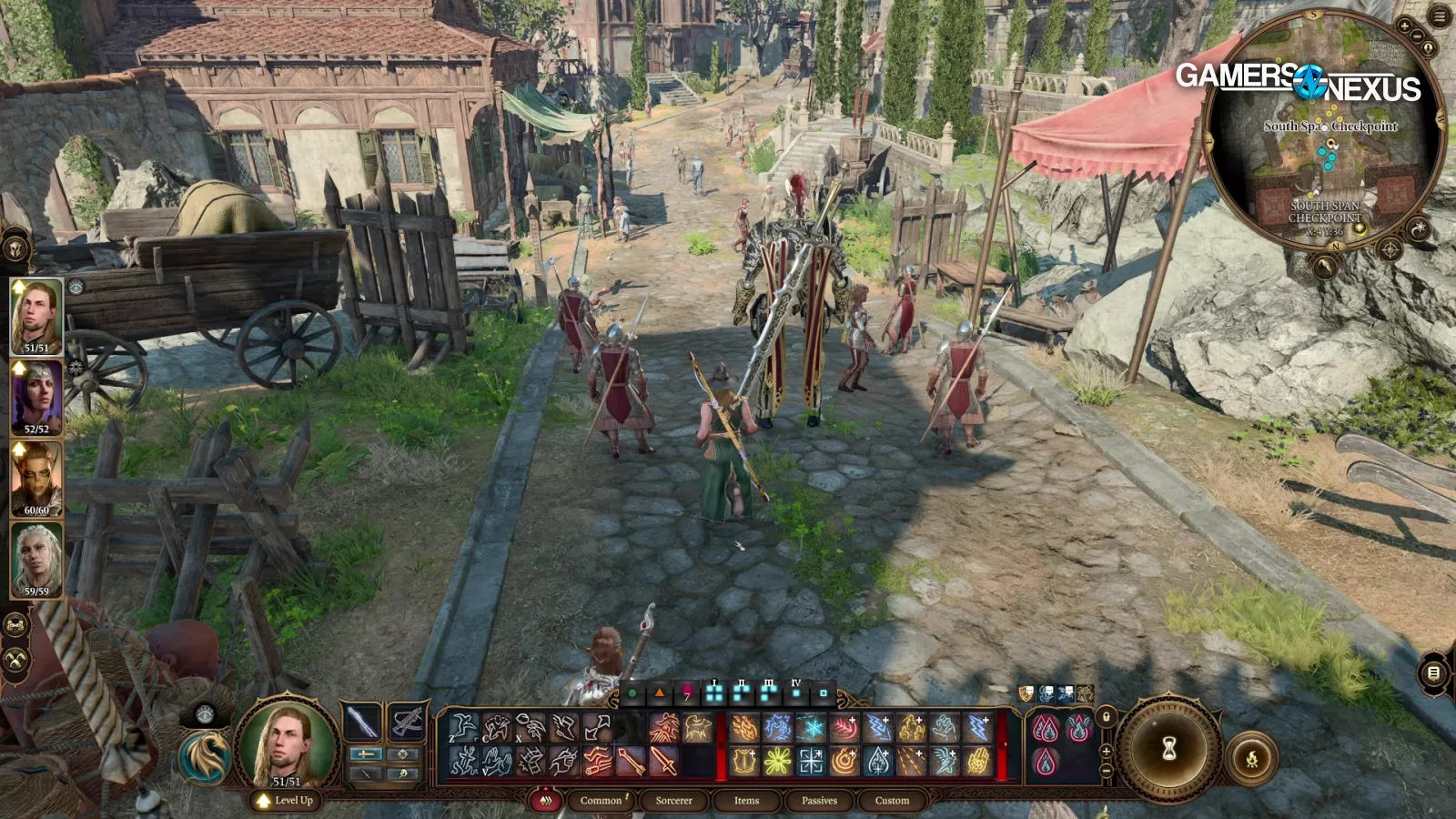1456x819 pixels.
Task: Open the main menu hamburger button
Action: 1441,16
